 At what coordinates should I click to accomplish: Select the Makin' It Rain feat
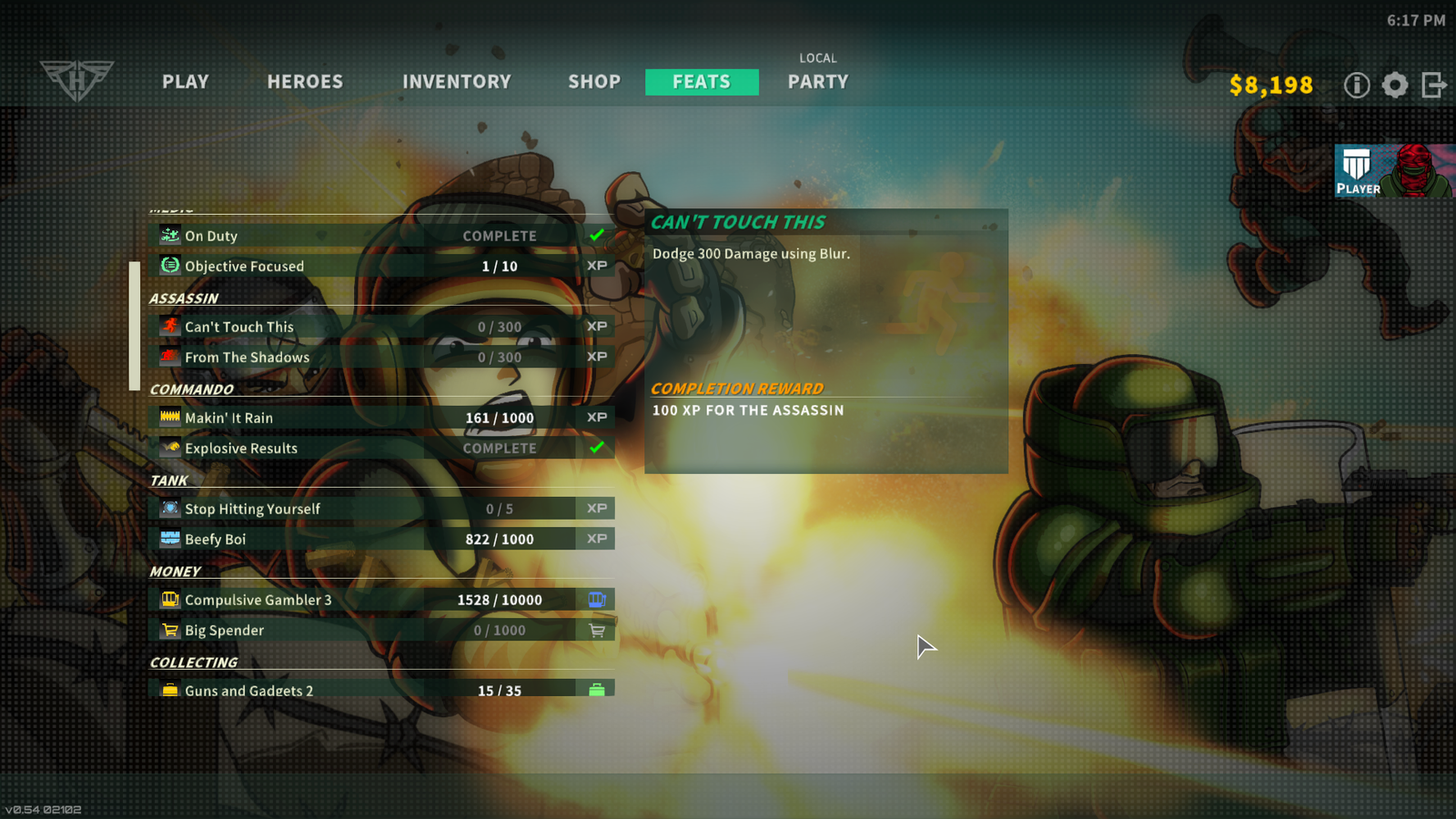click(x=381, y=418)
